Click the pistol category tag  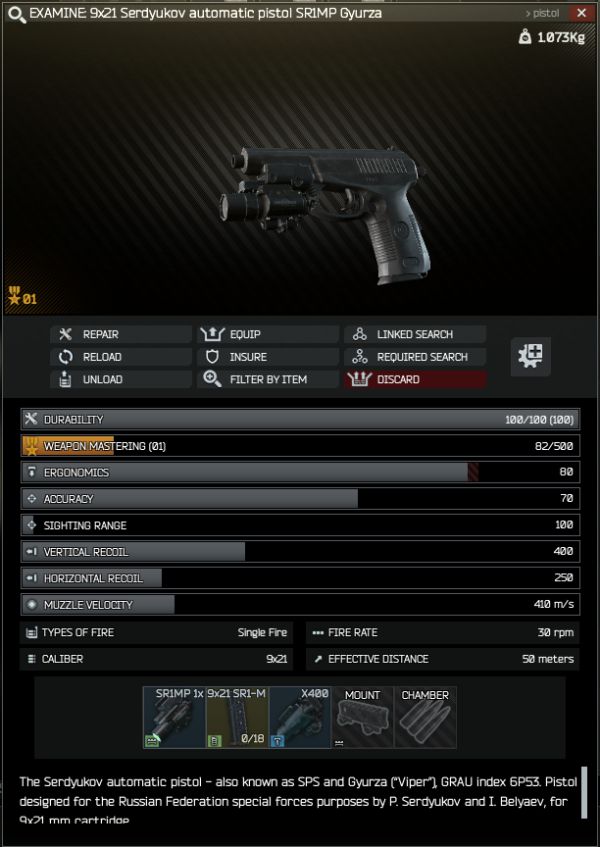(543, 13)
